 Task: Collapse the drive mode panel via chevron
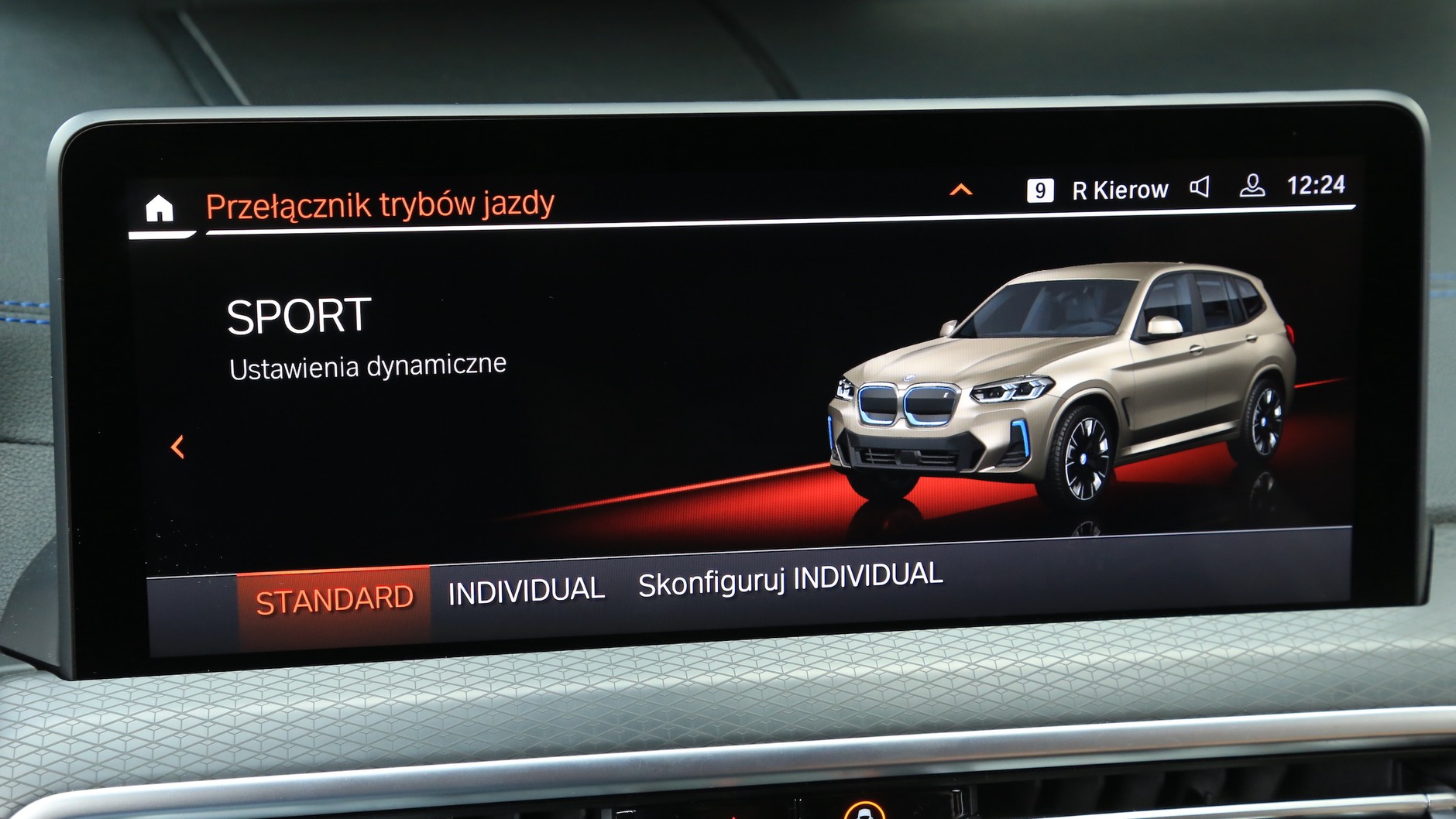click(962, 188)
